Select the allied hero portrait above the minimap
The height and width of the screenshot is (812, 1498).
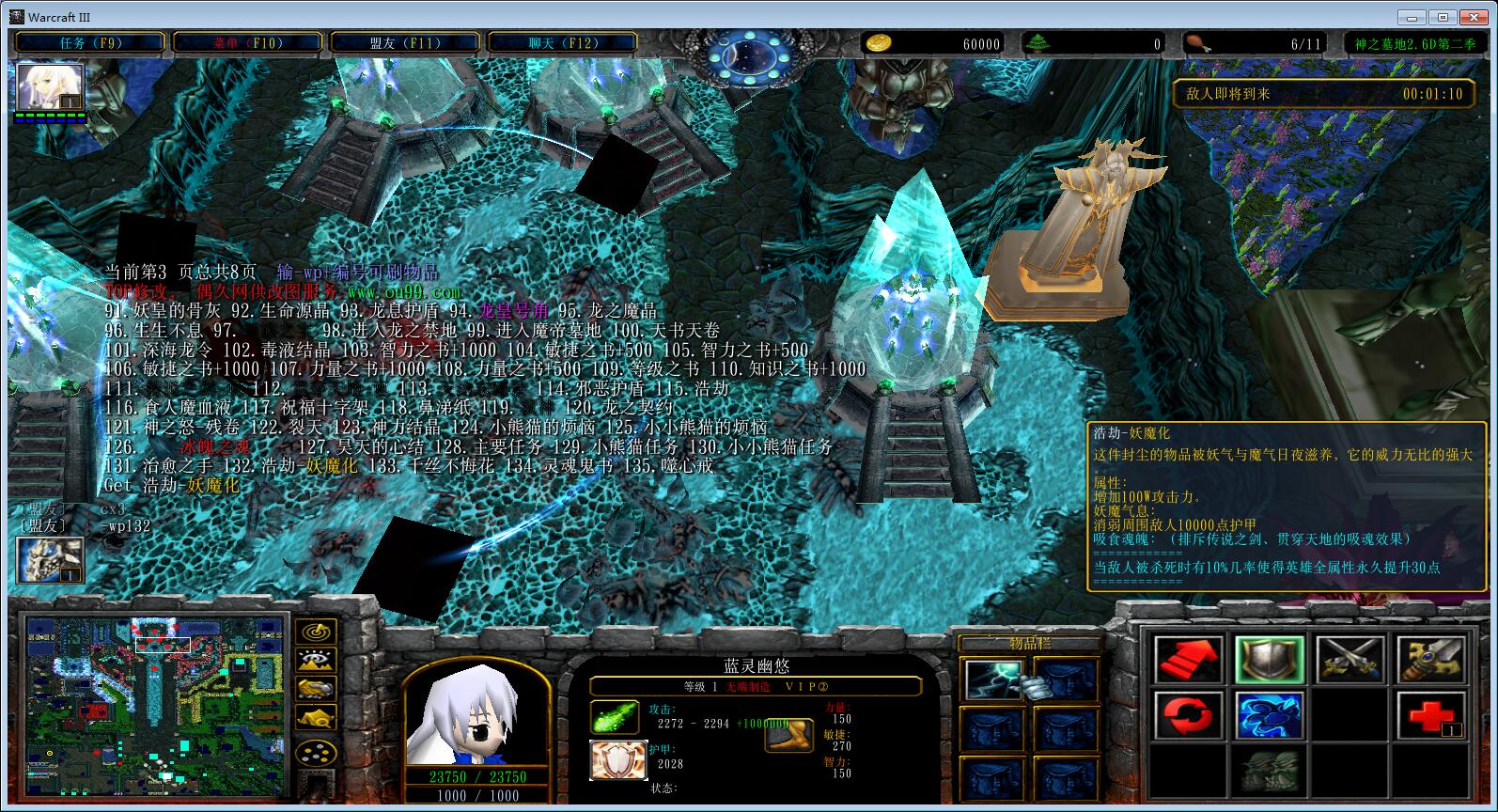pos(50,560)
